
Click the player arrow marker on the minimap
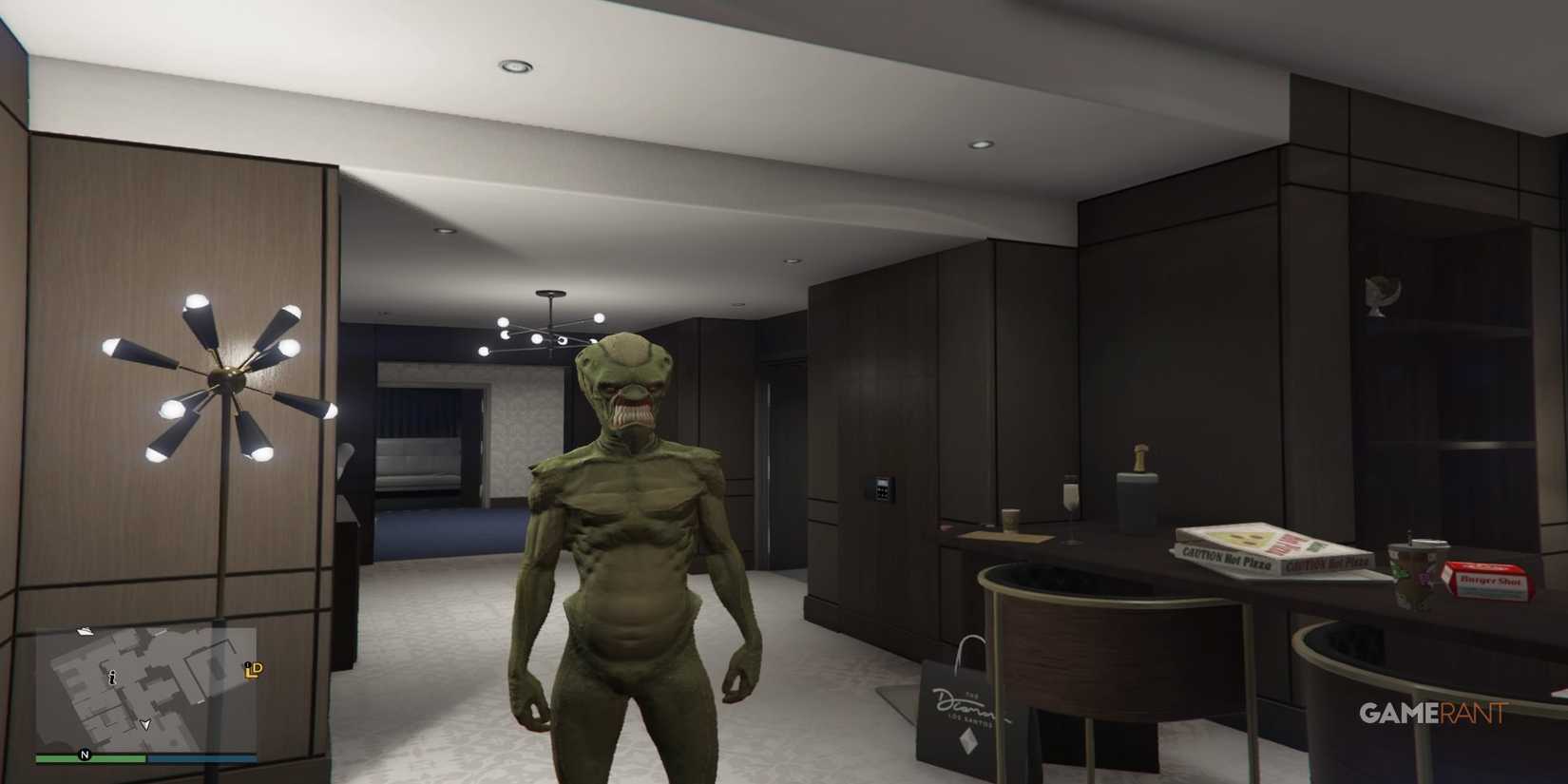click(146, 724)
